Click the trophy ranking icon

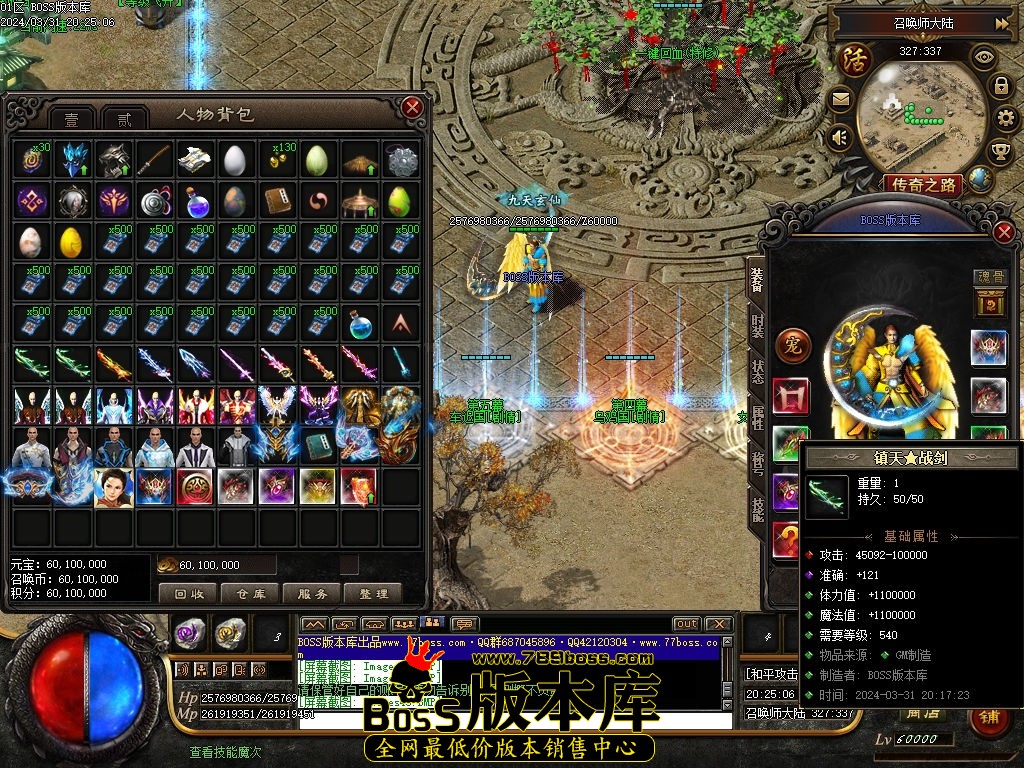[999, 151]
